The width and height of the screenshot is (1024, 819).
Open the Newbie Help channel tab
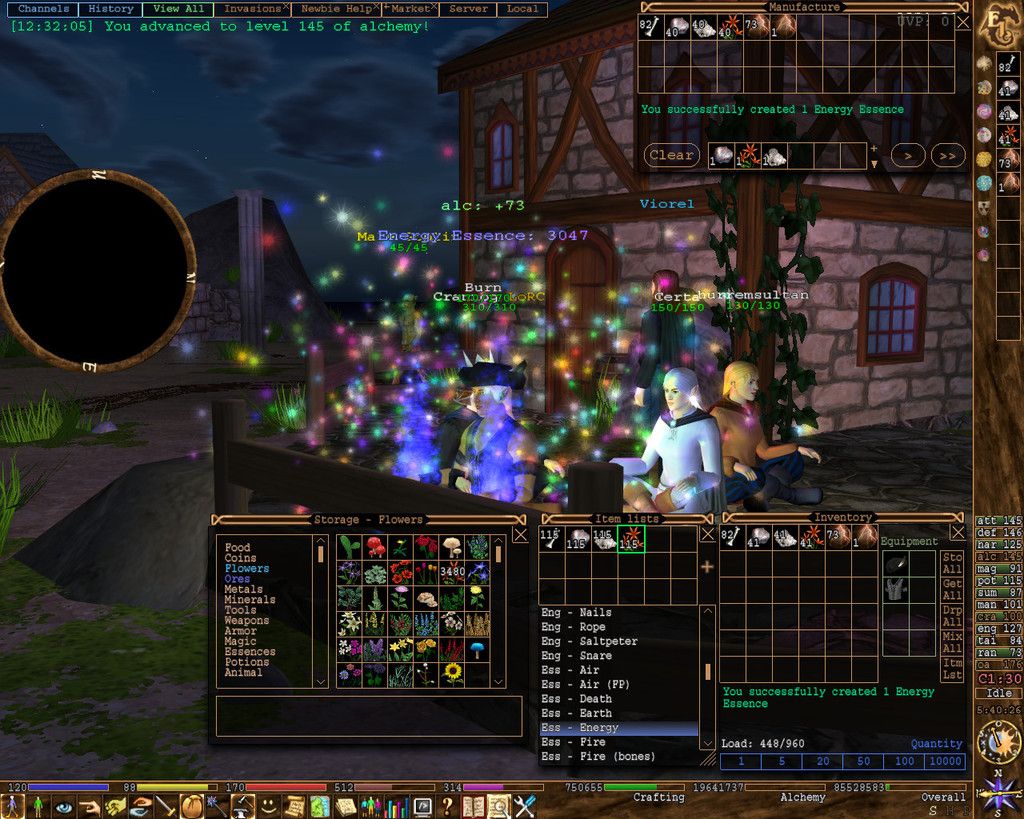coord(335,9)
